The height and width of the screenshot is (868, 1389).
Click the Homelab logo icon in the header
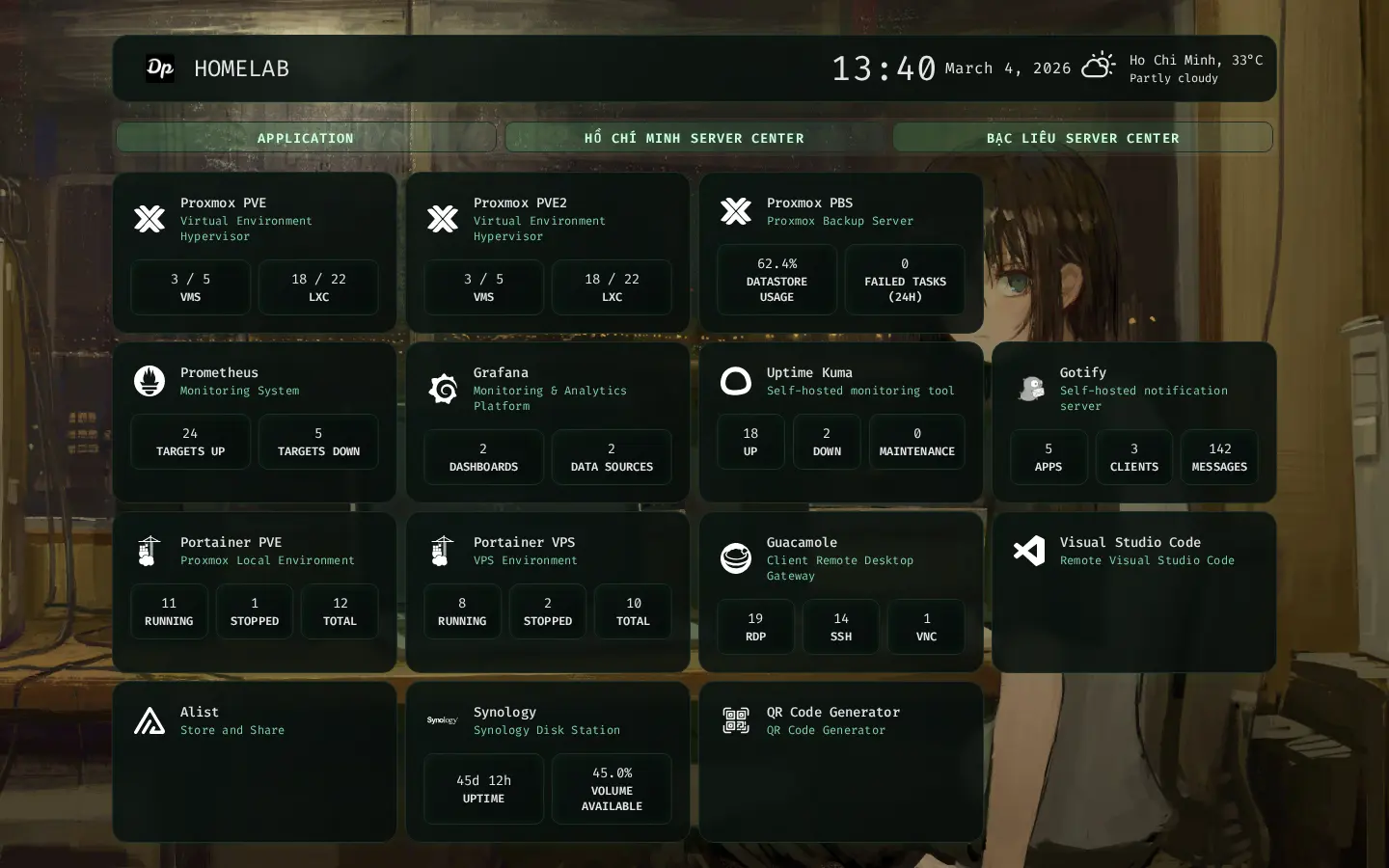pyautogui.click(x=160, y=68)
